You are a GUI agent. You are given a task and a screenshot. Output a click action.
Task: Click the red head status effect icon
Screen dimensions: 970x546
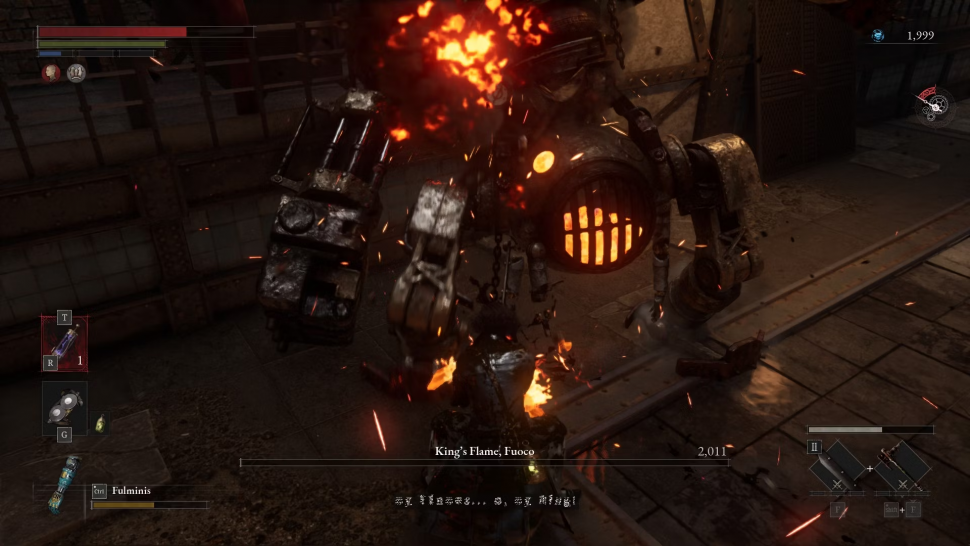(x=50, y=72)
